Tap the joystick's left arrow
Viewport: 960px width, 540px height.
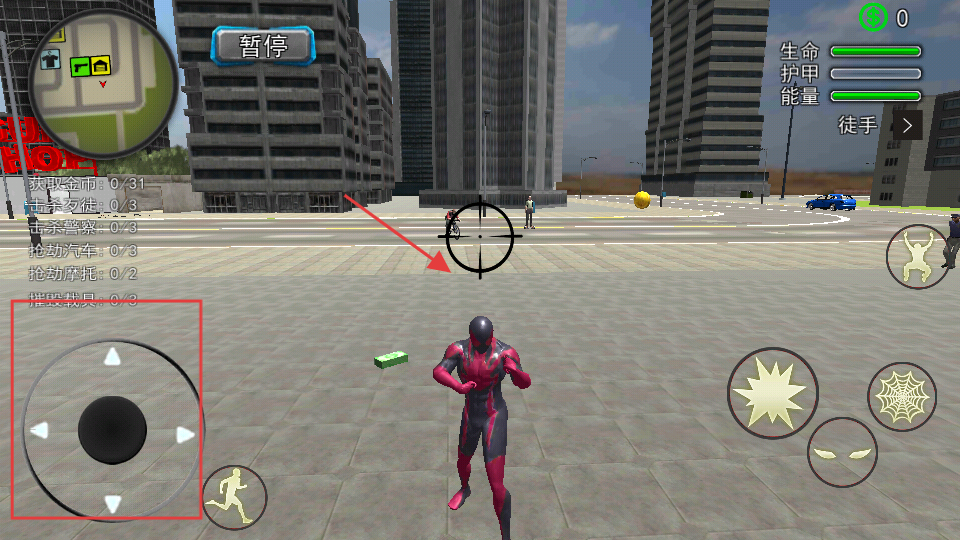40,431
